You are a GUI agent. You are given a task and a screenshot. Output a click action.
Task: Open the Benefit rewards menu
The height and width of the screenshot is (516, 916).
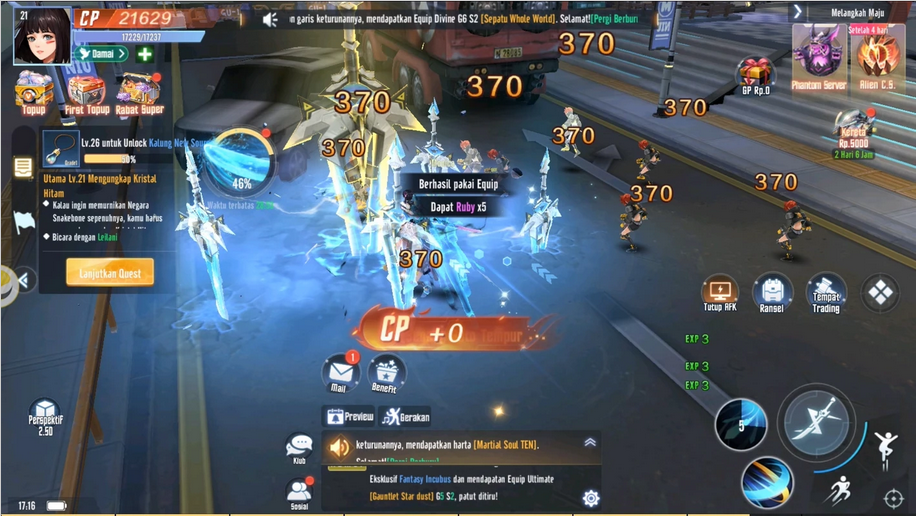pos(387,374)
